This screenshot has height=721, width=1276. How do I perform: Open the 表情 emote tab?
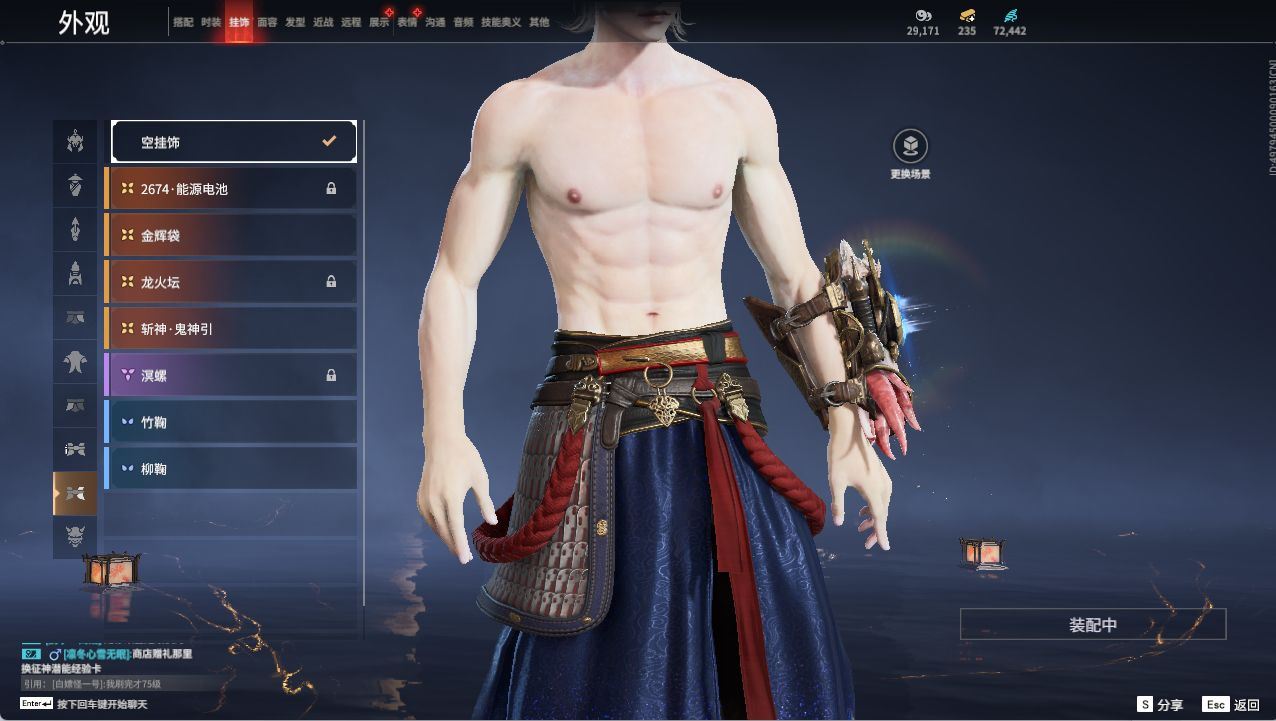pos(407,22)
